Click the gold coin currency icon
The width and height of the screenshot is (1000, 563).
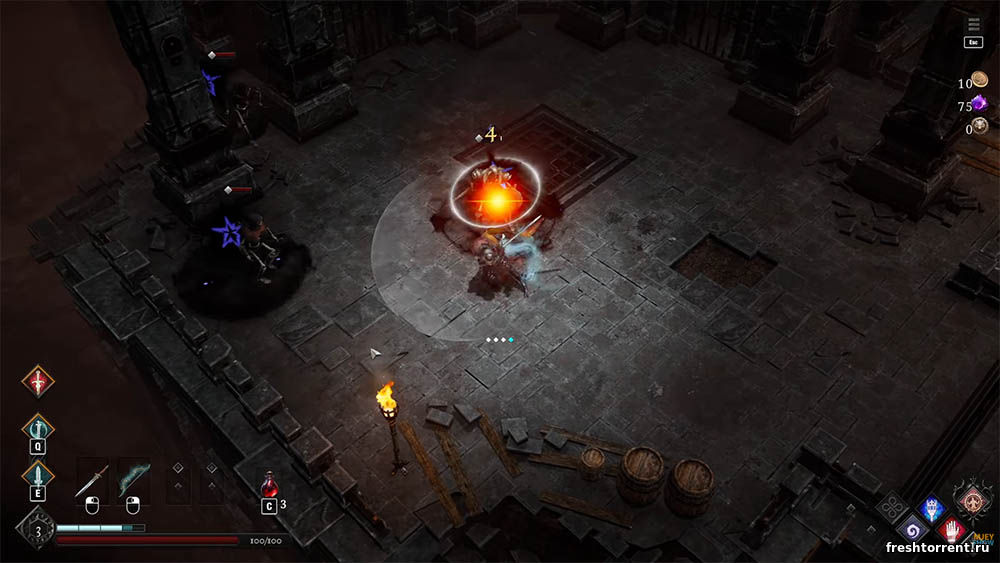[x=979, y=81]
